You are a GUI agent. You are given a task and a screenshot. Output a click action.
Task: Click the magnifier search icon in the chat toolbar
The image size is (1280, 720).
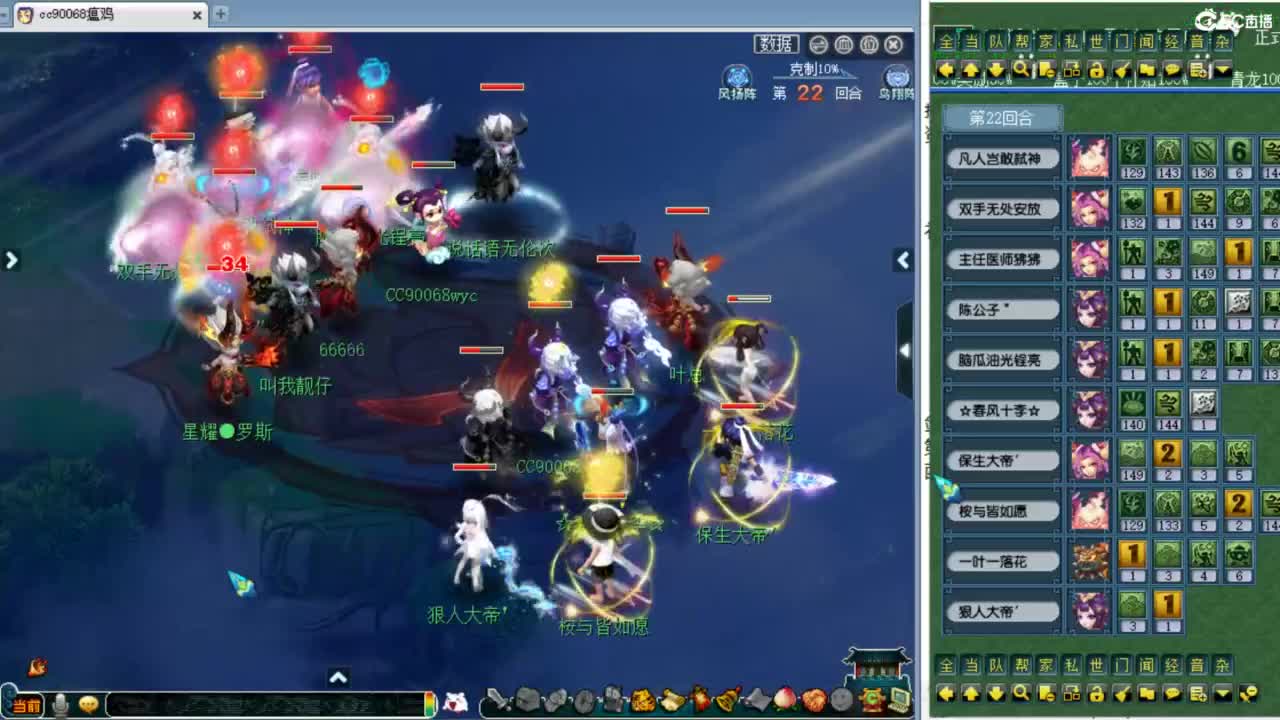tap(1021, 69)
